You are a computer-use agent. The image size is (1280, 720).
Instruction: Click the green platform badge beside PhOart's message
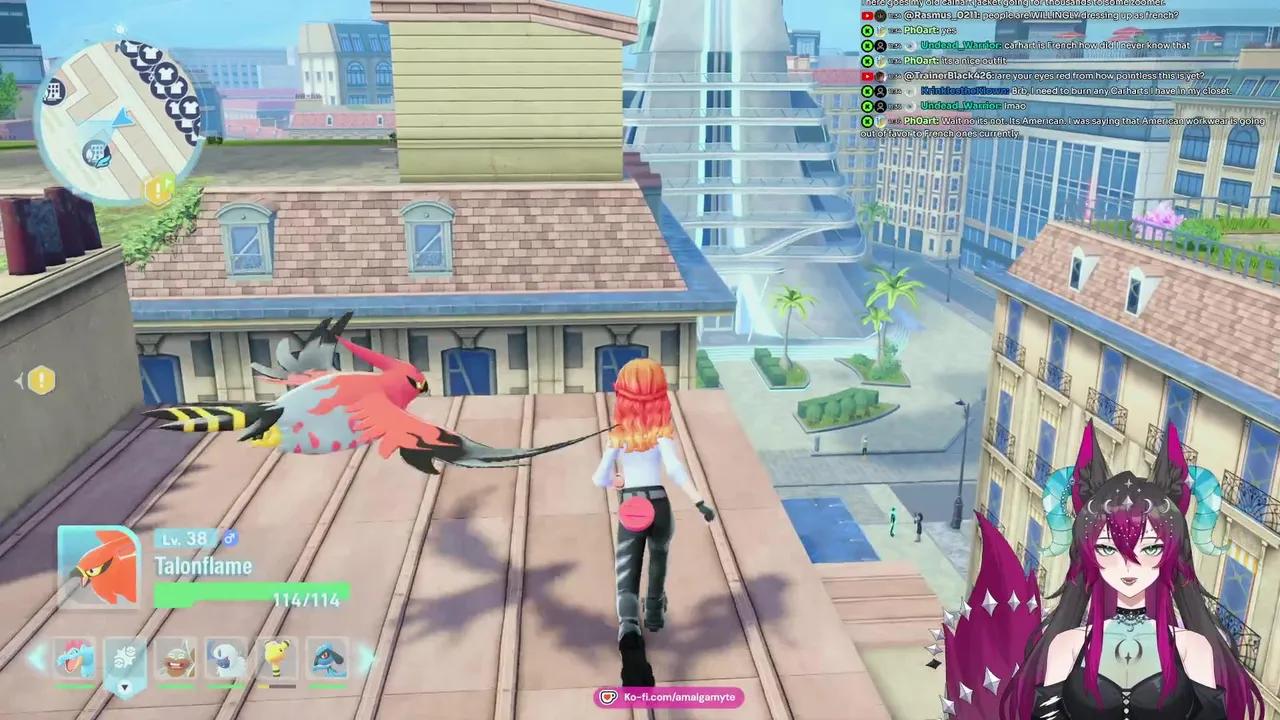coord(867,30)
